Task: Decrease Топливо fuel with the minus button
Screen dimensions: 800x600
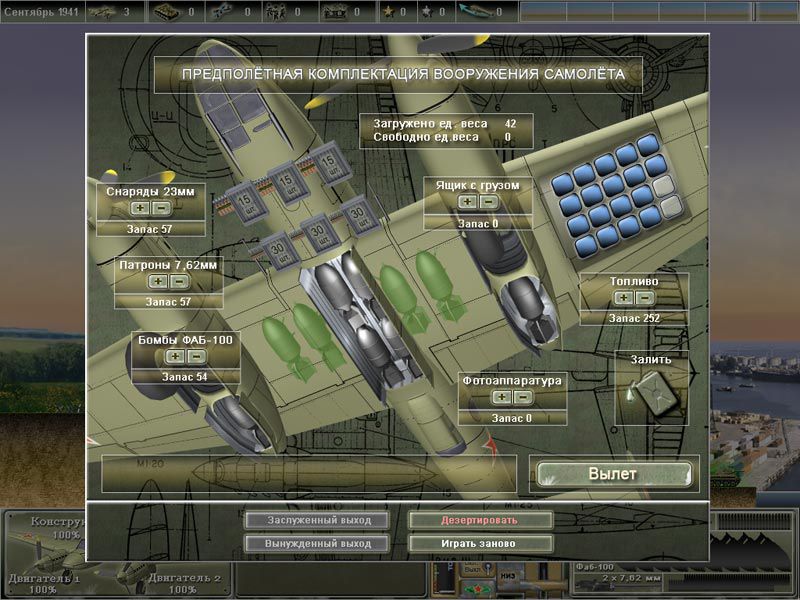Action: pos(645,297)
